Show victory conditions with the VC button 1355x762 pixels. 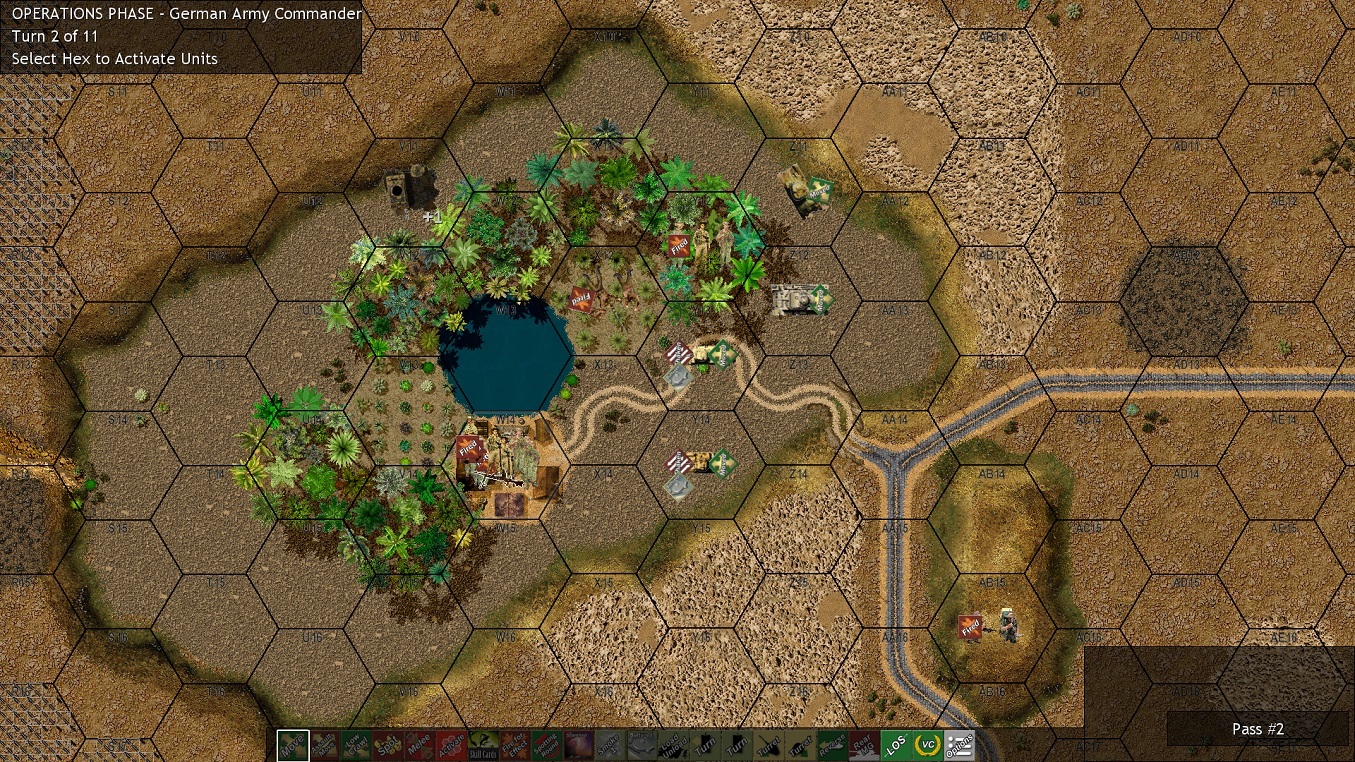click(928, 746)
